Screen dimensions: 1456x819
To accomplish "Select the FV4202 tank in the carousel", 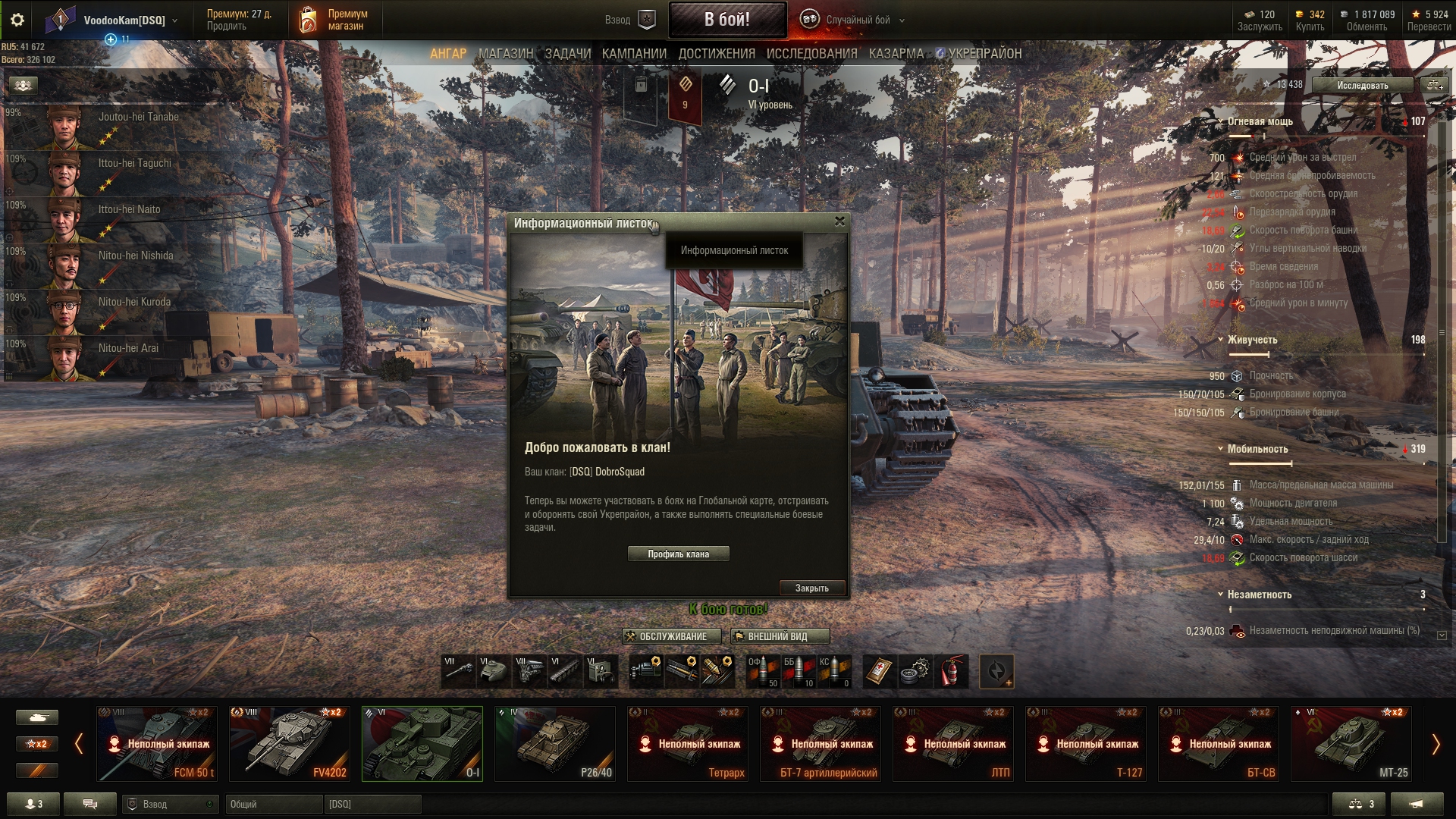I will (290, 744).
